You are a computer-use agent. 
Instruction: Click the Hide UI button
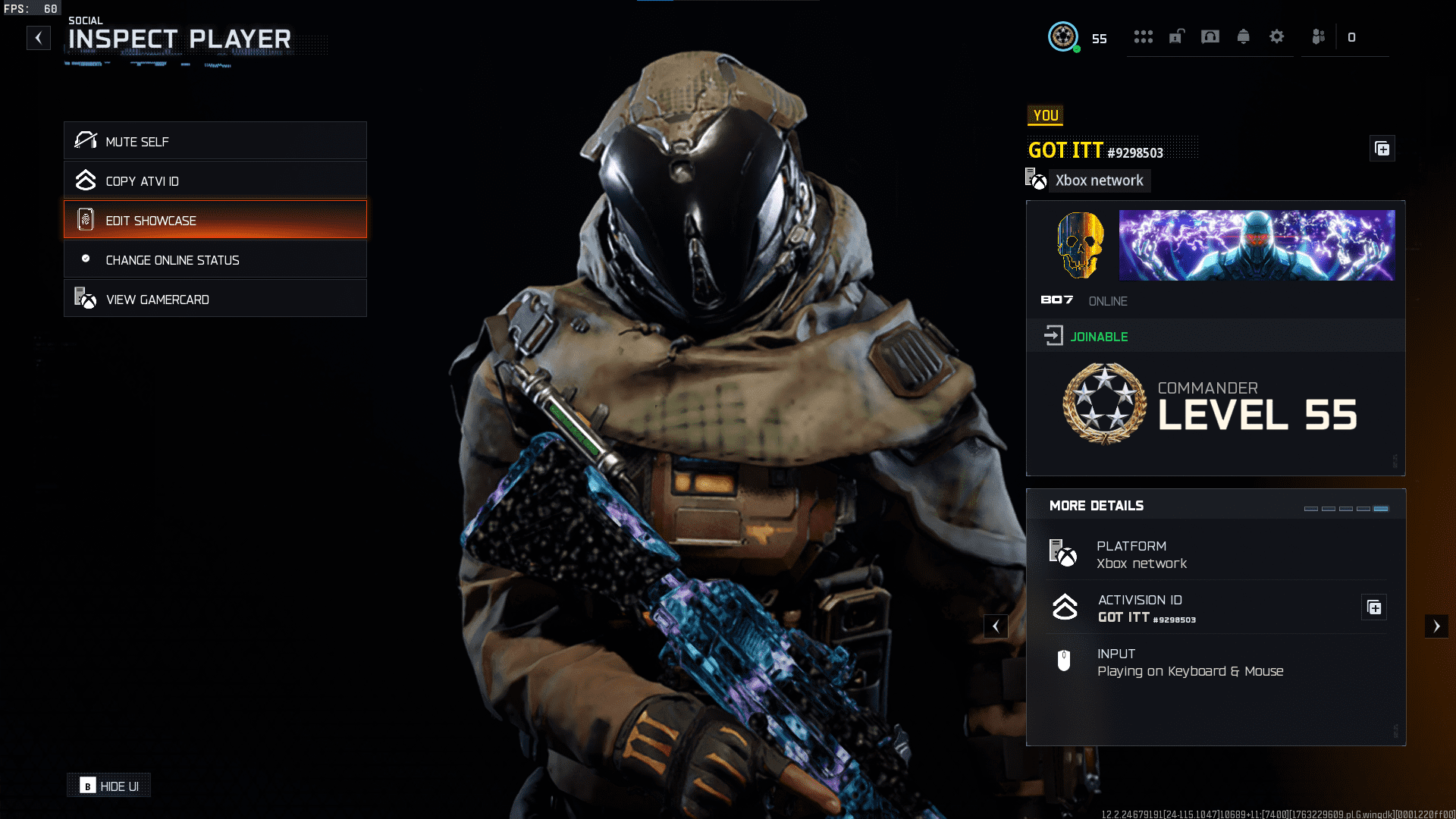[x=108, y=785]
